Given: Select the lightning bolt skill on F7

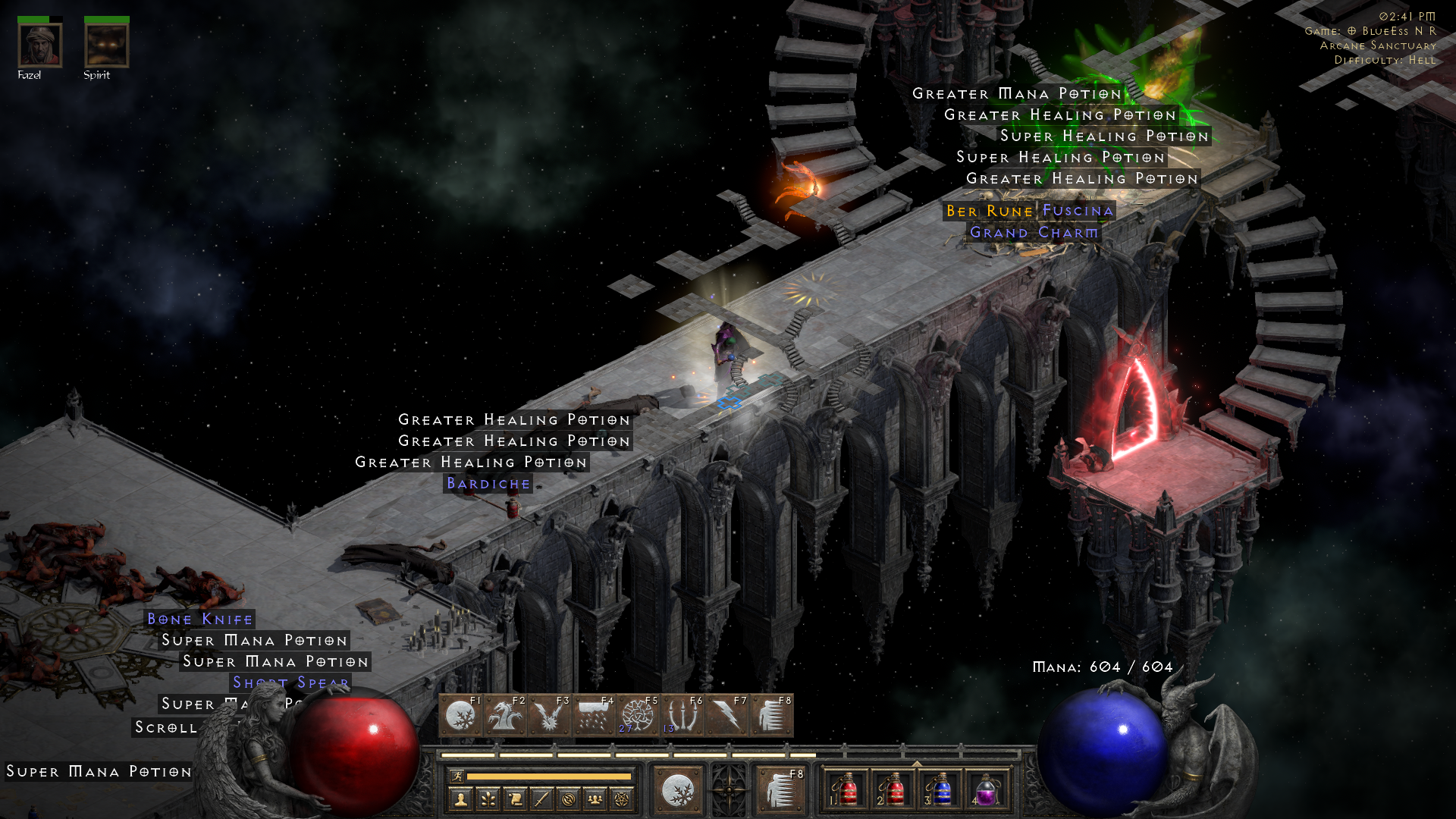Looking at the screenshot, I should pos(726,716).
